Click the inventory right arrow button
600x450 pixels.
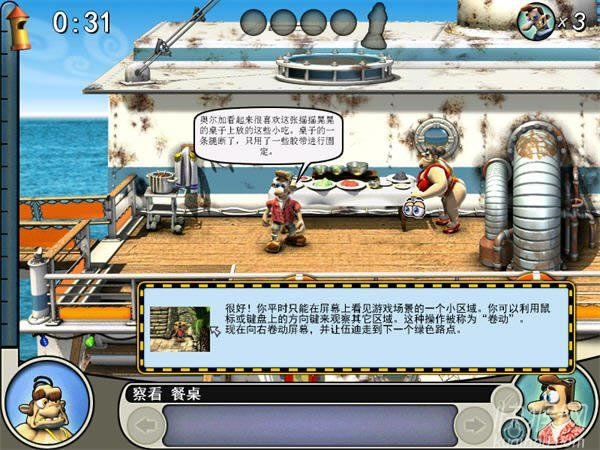tap(471, 425)
